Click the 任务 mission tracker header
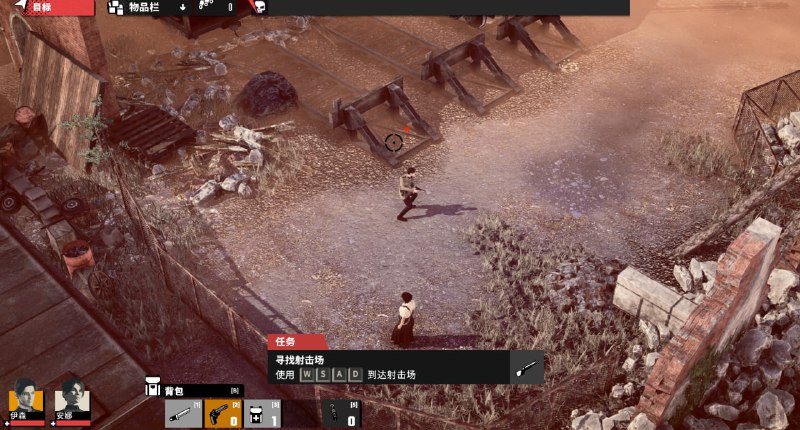Viewport: 800px width, 430px height. [x=296, y=341]
